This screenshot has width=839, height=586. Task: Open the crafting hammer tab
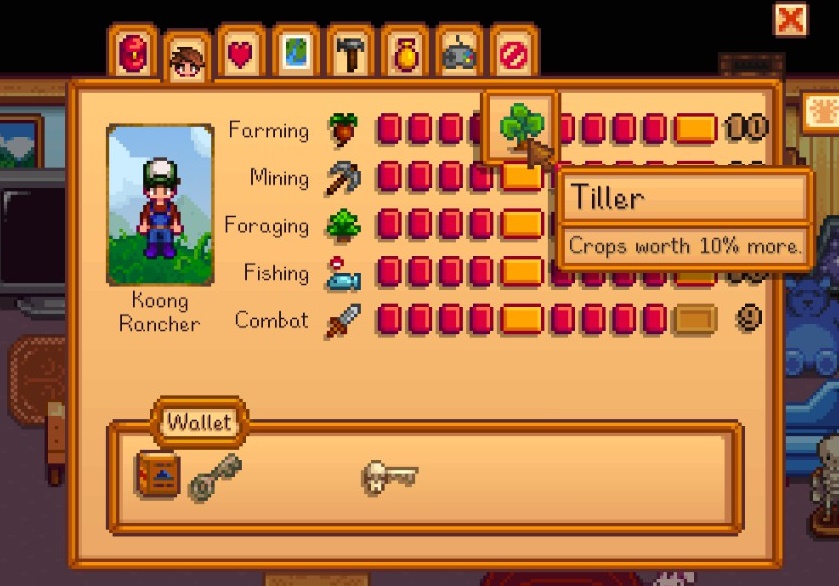coord(350,54)
